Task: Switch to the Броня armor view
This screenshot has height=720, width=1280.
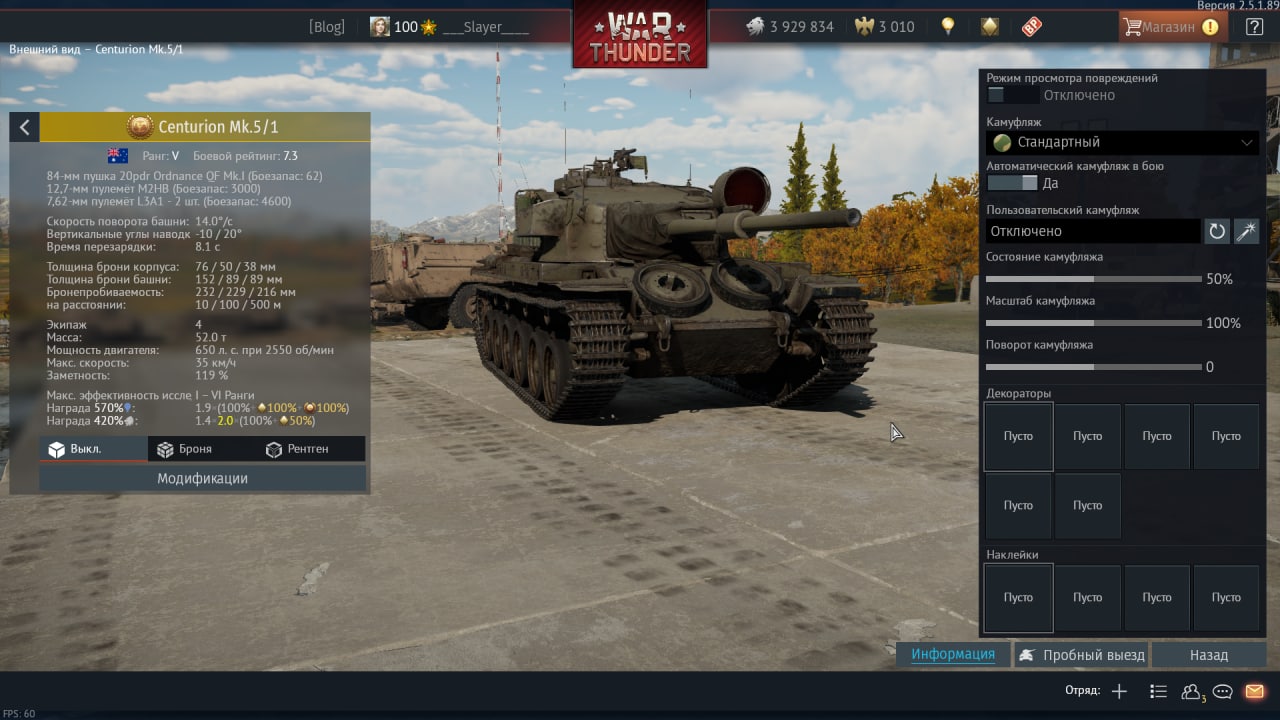Action: tap(184, 449)
